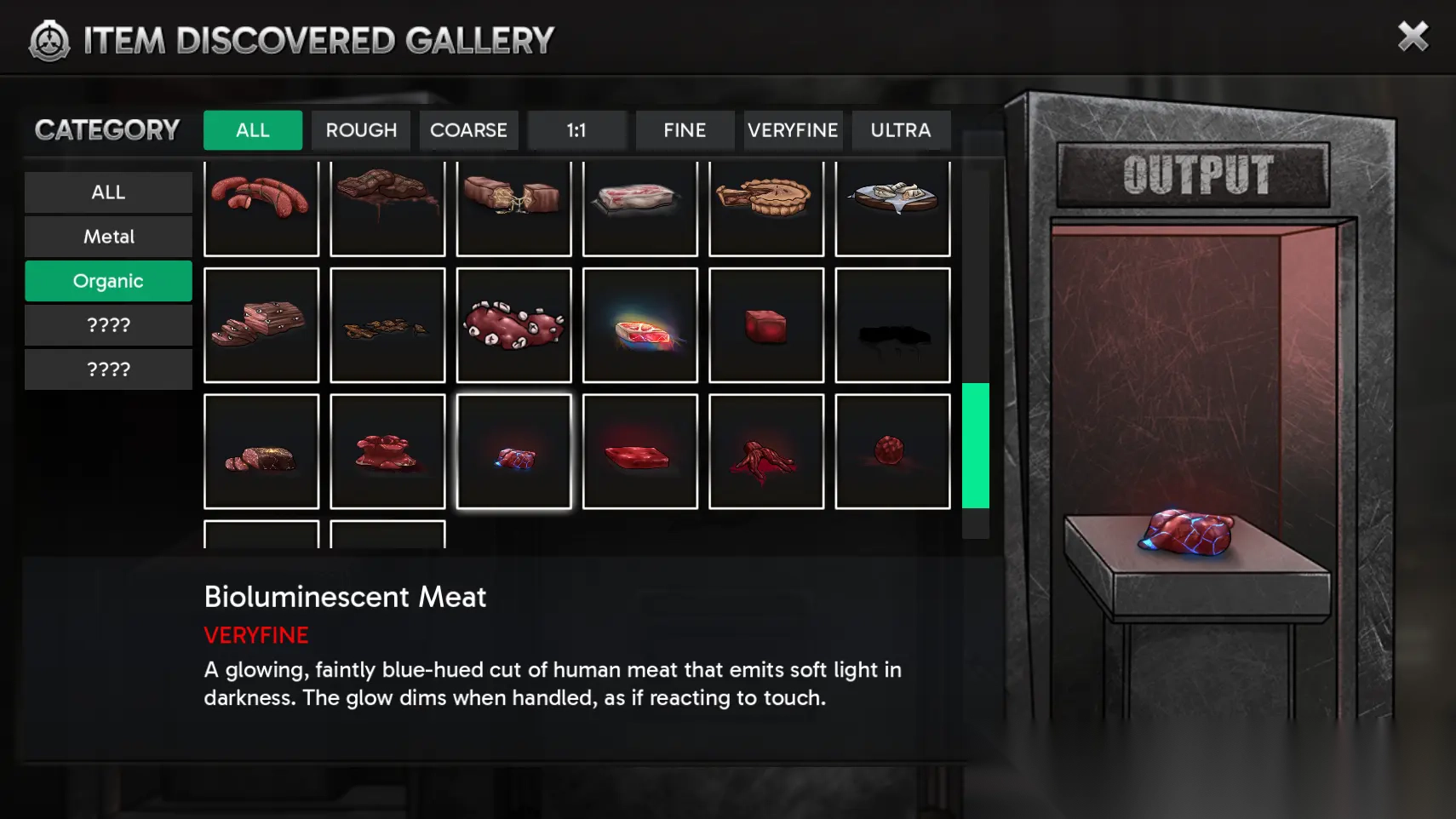The height and width of the screenshot is (819, 1456).
Task: Pick the glowing rainbow steak tile
Action: tap(640, 325)
